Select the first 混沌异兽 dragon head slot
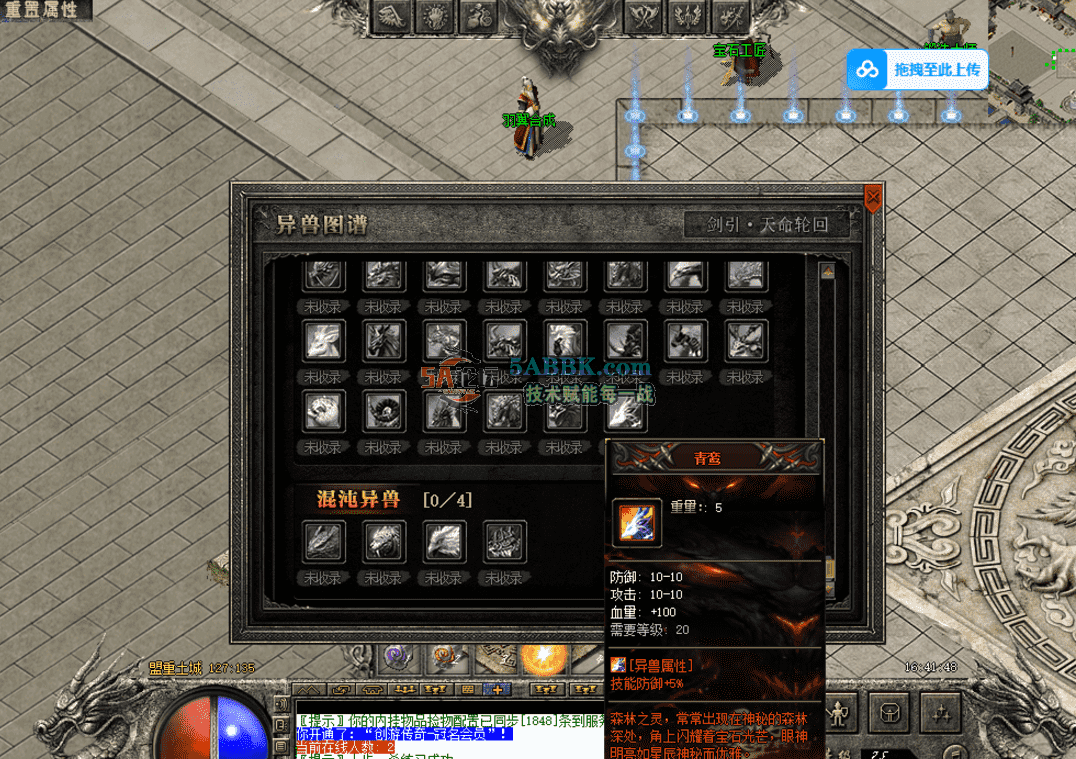The image size is (1076, 759). [x=323, y=541]
